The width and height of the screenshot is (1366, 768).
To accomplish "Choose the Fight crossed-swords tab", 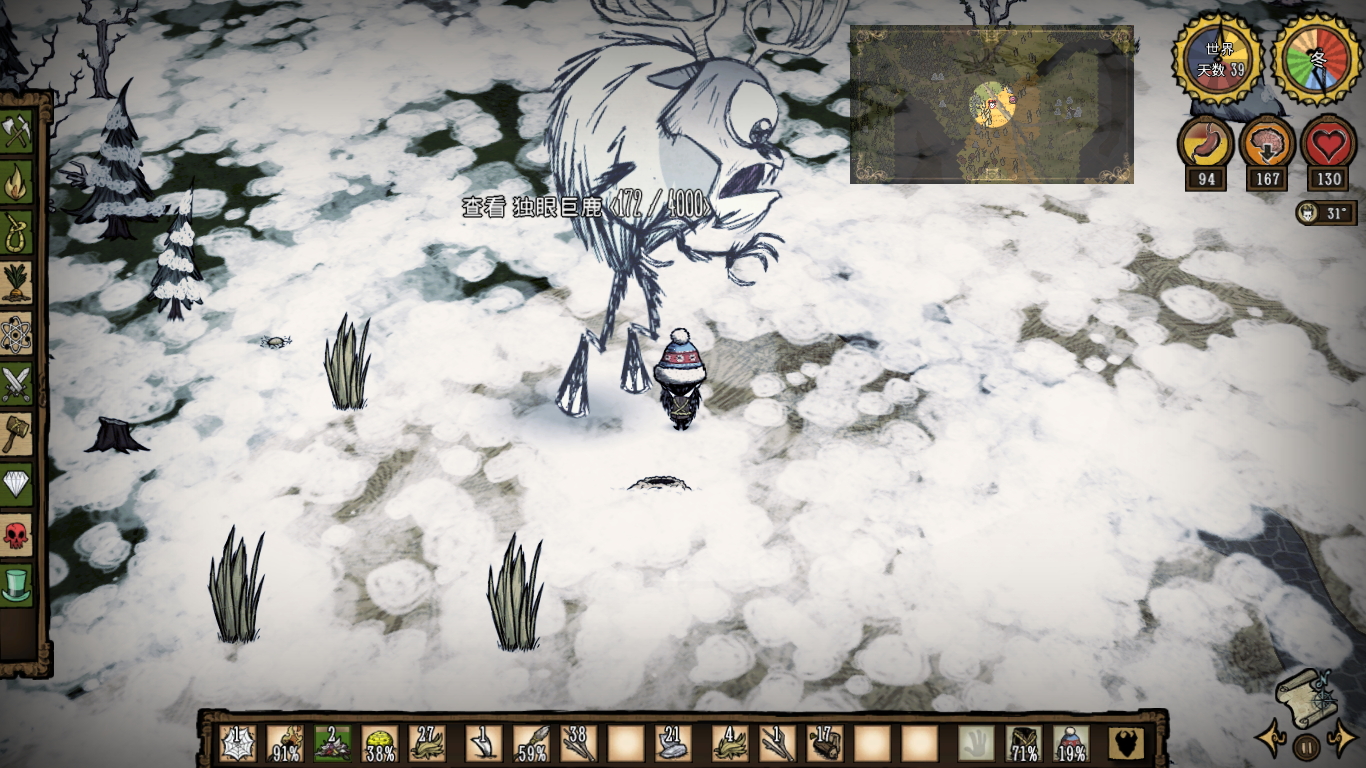I will (17, 384).
